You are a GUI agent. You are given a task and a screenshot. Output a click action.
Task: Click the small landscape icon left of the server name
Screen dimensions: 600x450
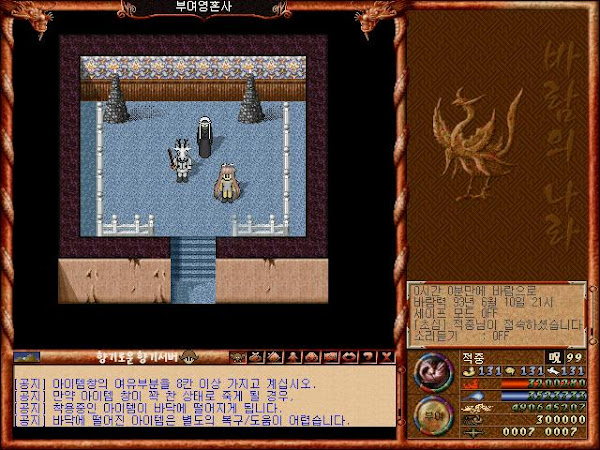pos(27,356)
